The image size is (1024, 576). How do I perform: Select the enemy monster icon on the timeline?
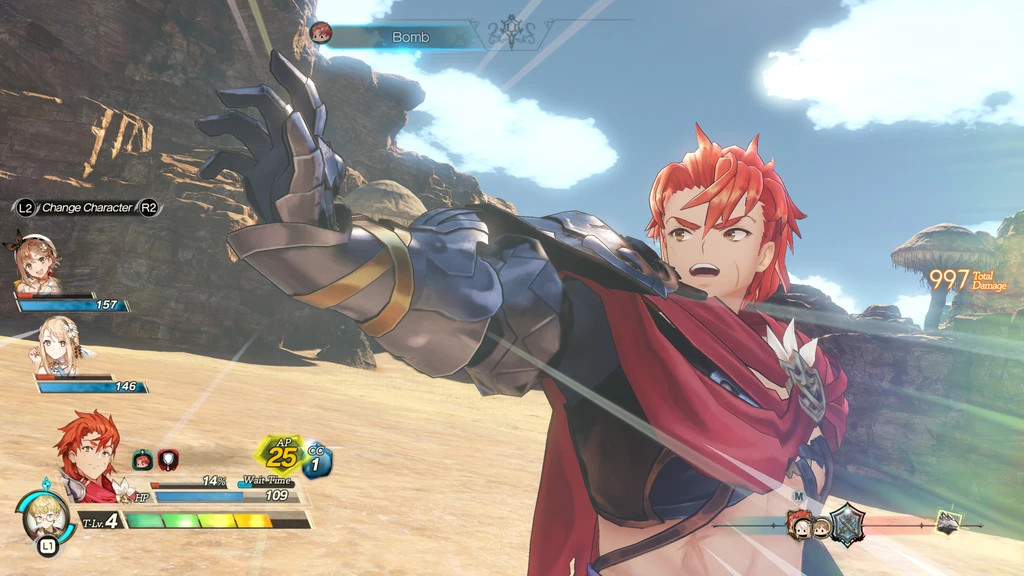948,521
